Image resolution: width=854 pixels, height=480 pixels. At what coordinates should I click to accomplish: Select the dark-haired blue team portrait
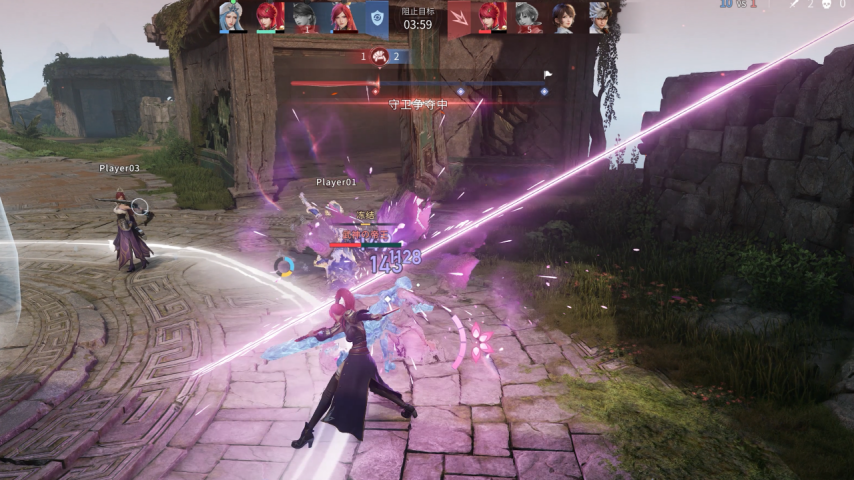304,17
